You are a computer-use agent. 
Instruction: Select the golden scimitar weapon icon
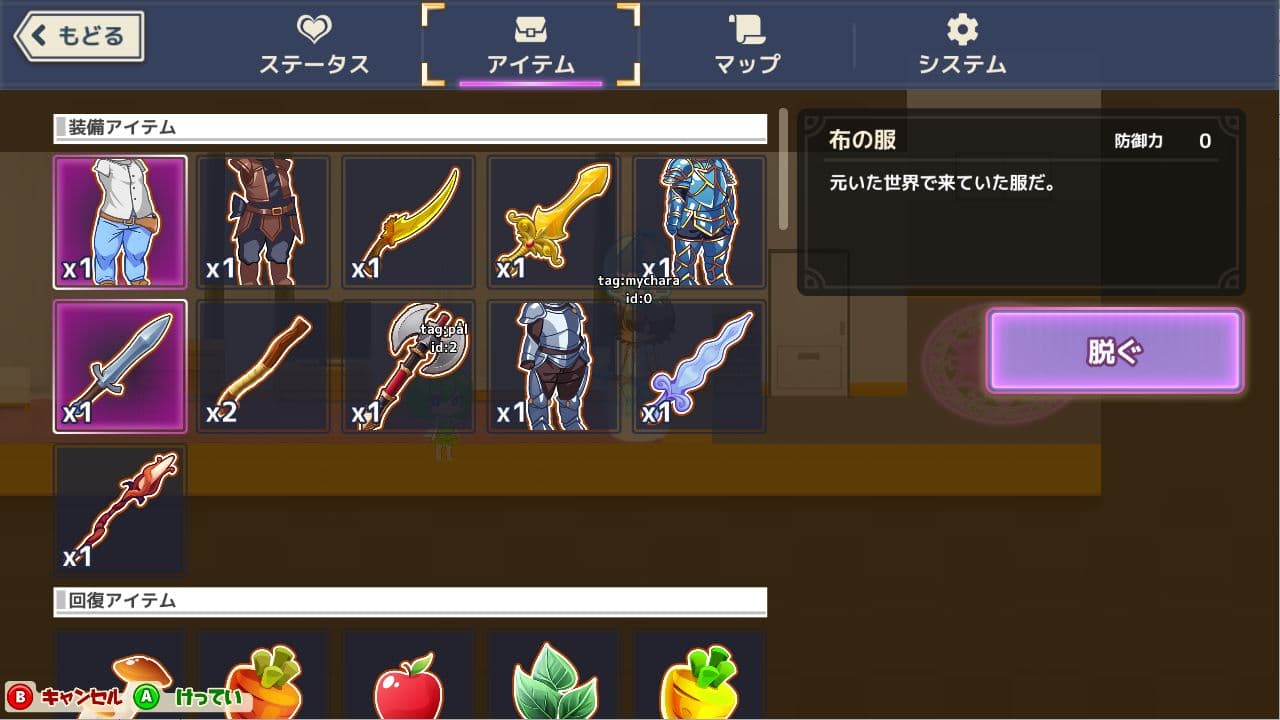click(x=408, y=222)
